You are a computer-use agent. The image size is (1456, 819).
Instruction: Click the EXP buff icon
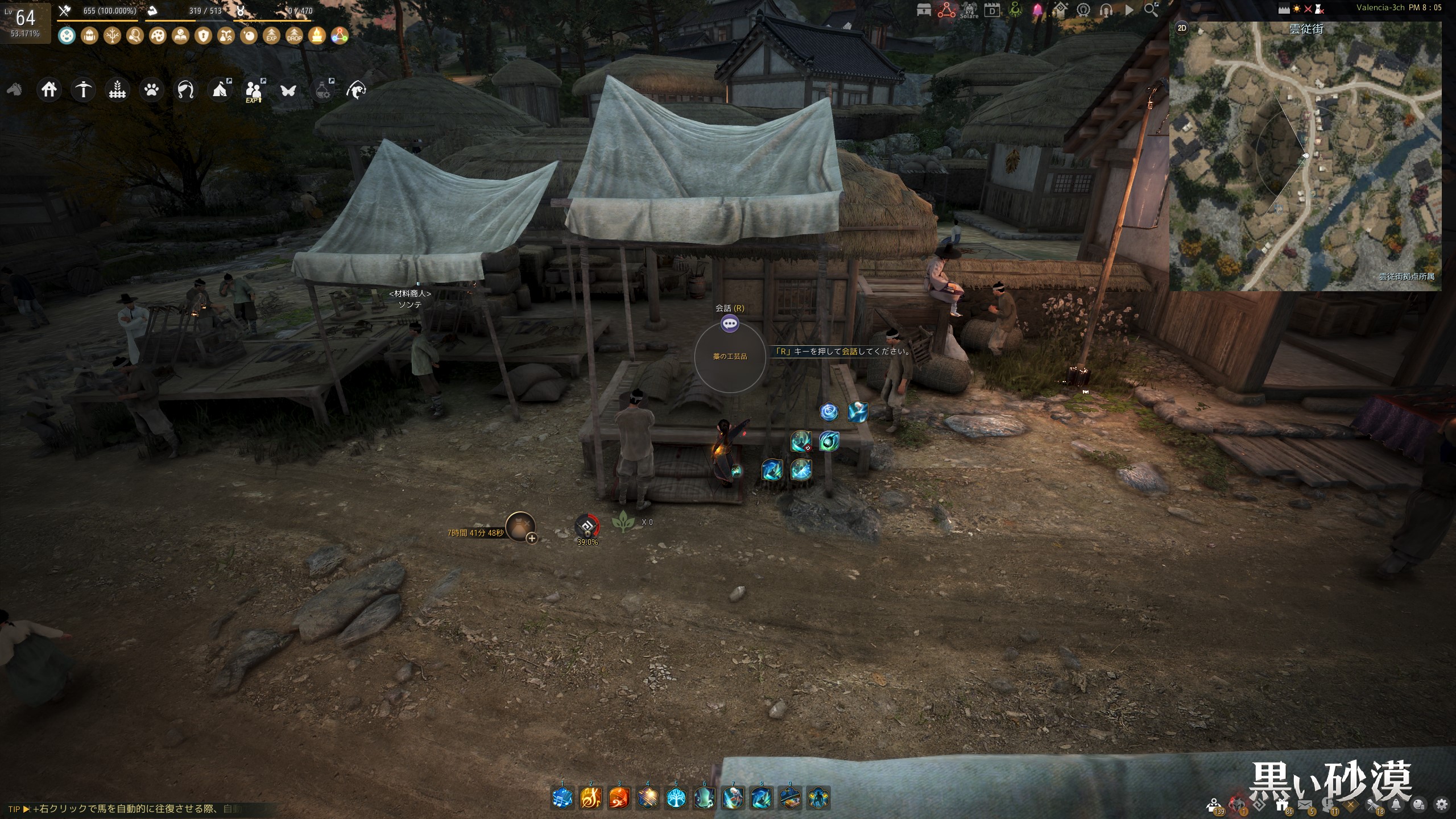271,36
